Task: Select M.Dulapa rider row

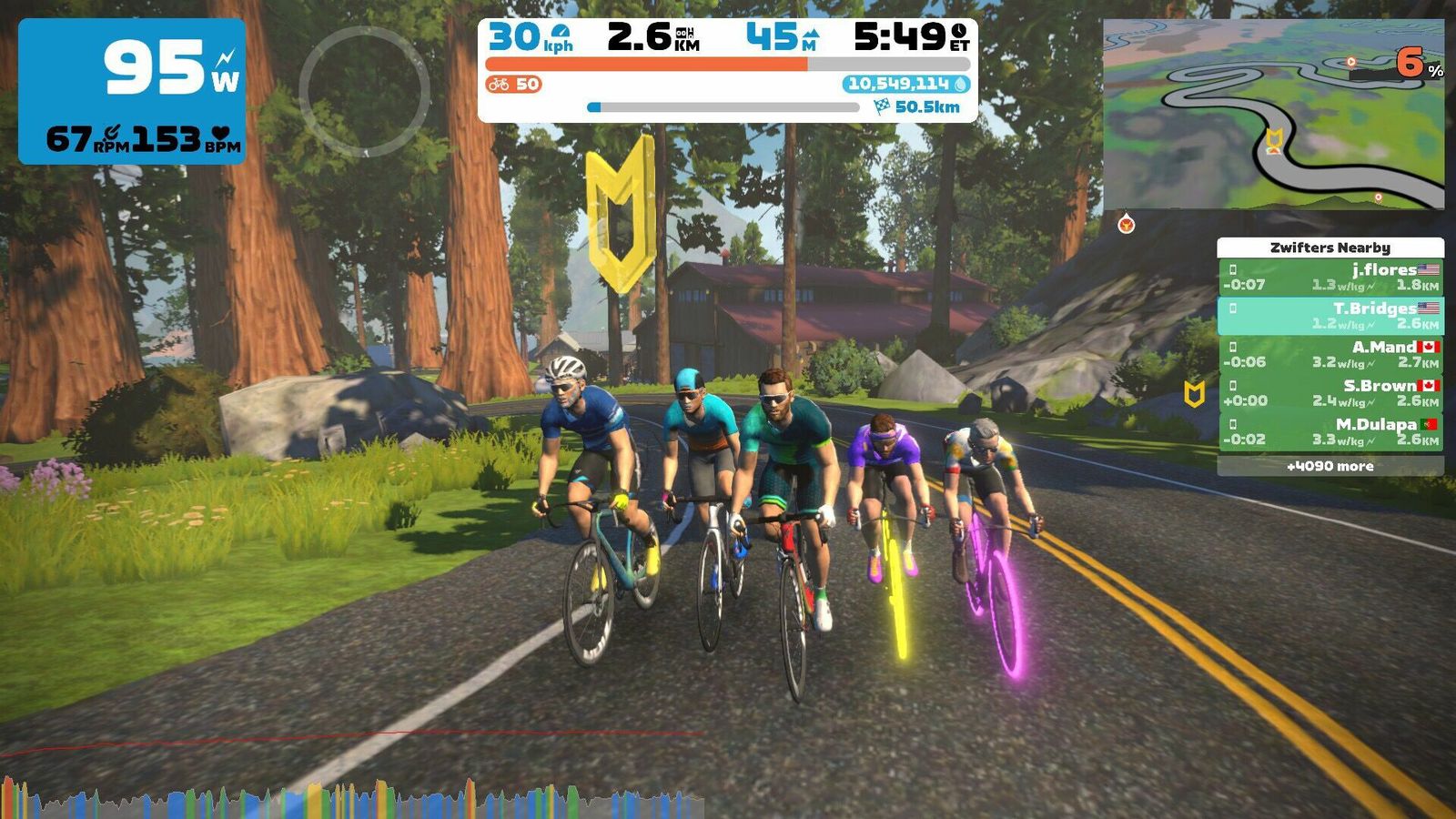Action: pyautogui.click(x=1330, y=431)
